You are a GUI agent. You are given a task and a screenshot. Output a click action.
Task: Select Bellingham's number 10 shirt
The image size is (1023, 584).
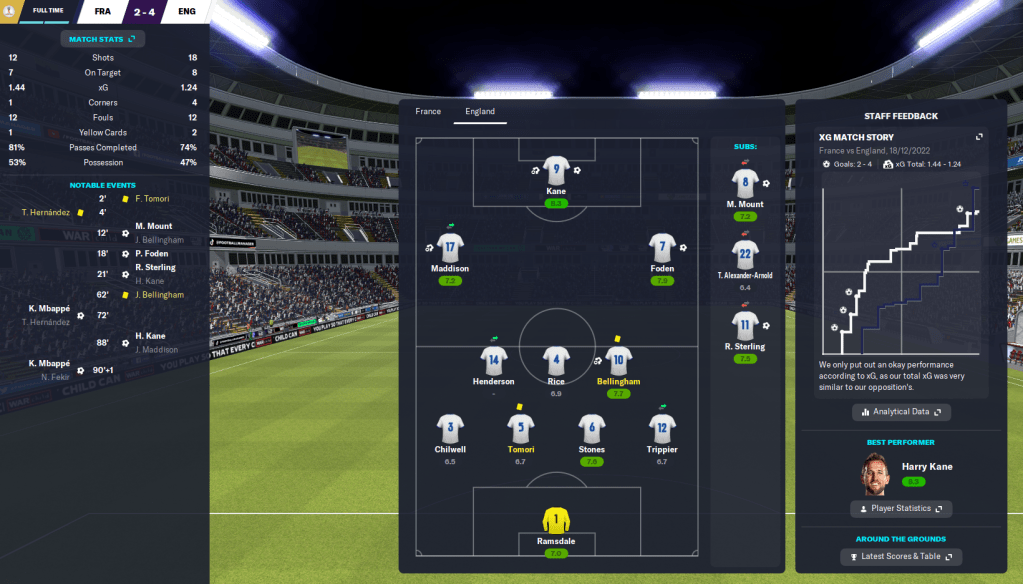pyautogui.click(x=618, y=360)
